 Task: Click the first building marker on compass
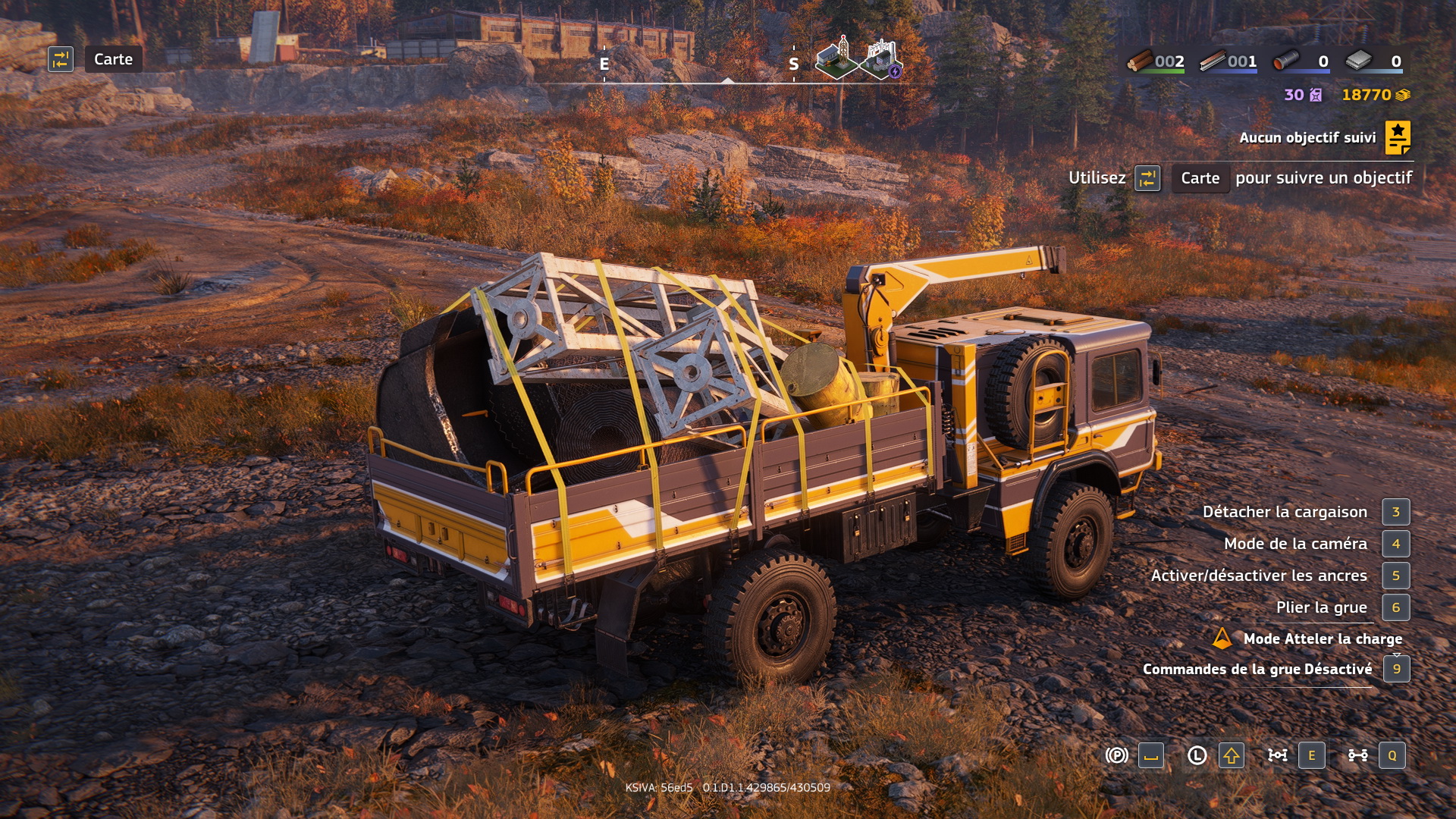[x=836, y=58]
